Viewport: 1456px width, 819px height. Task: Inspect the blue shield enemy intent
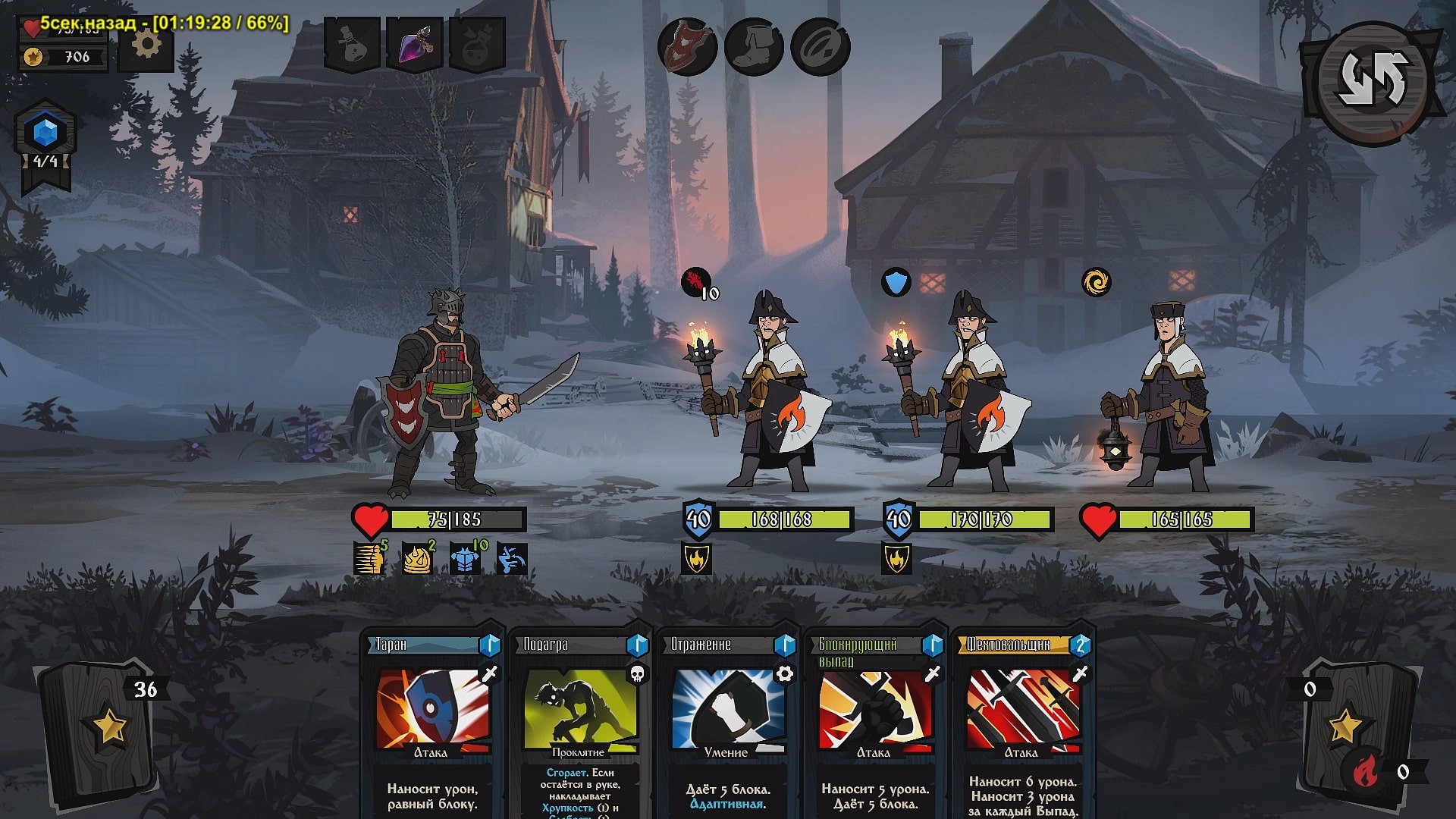896,283
